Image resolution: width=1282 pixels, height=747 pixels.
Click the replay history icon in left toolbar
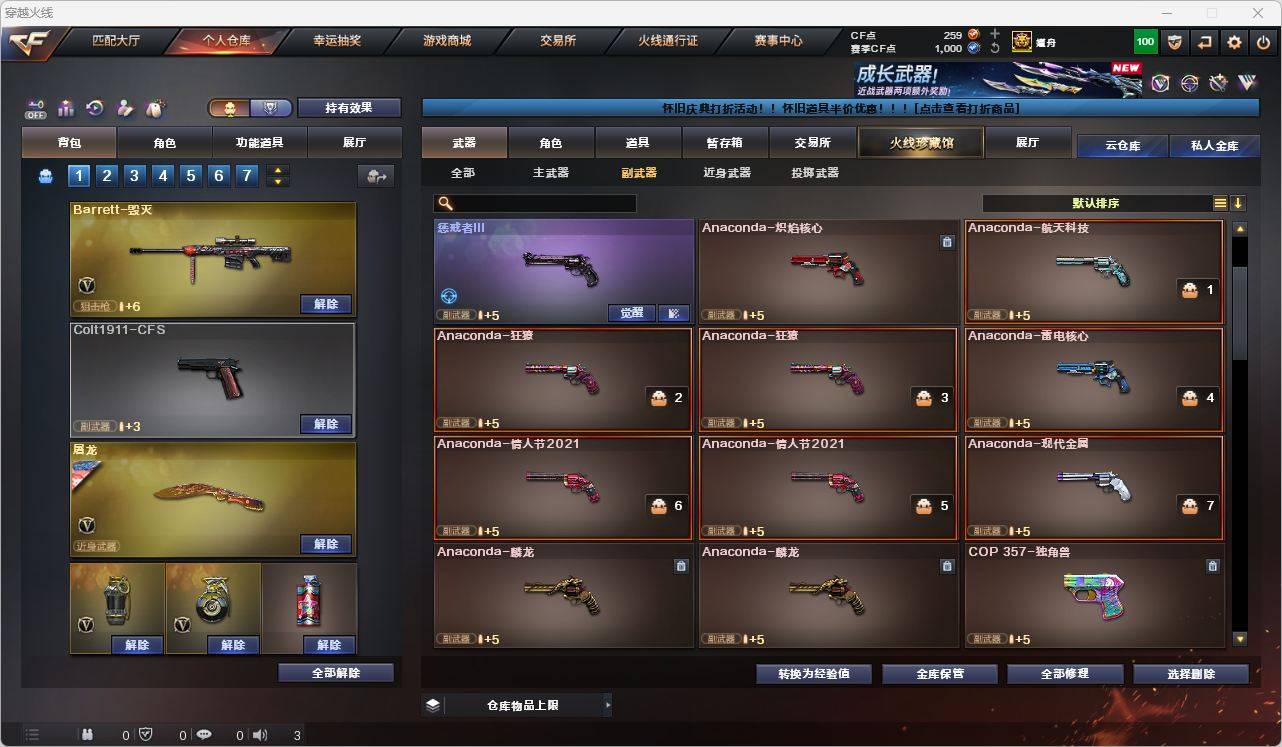click(x=93, y=108)
